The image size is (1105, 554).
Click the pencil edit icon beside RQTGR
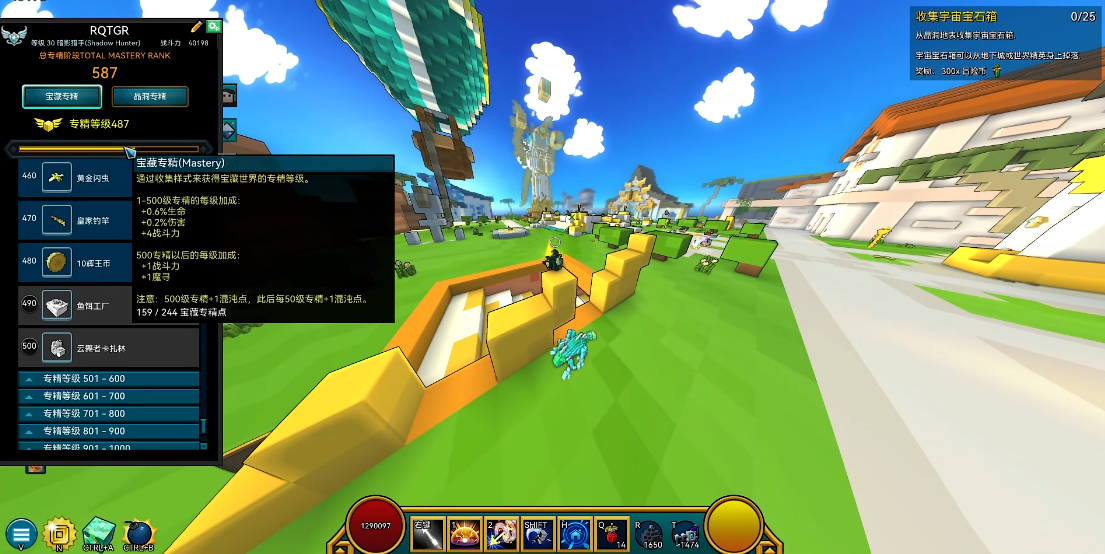pos(196,26)
